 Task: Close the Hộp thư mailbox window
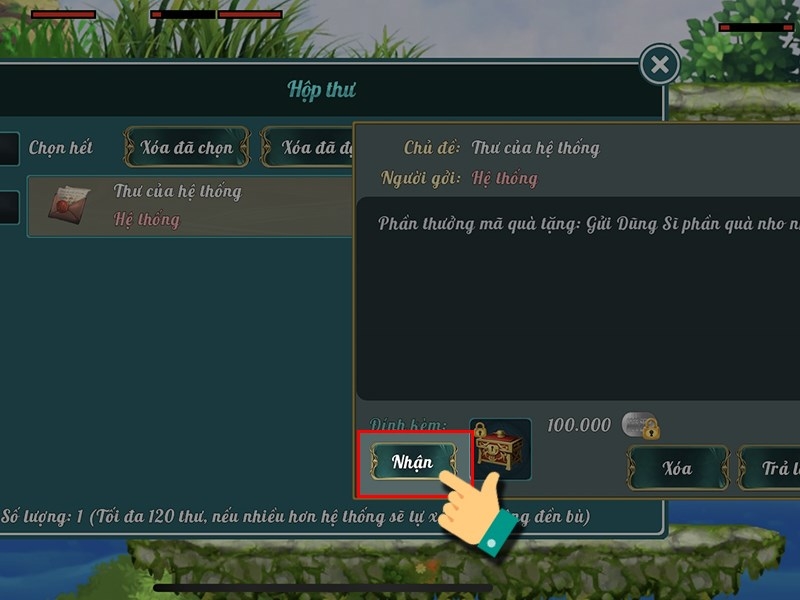659,66
